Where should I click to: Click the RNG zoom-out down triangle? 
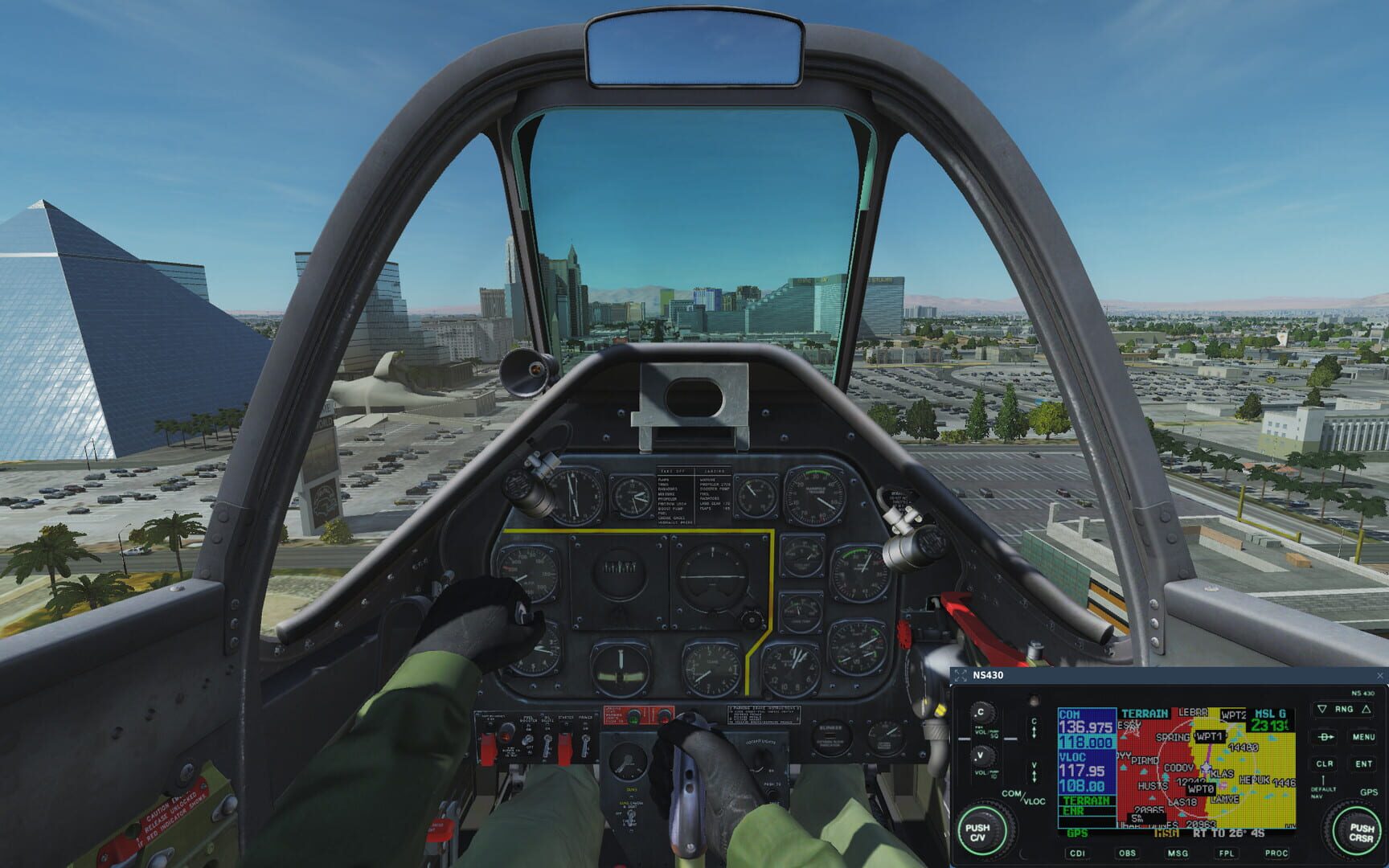coord(1321,709)
